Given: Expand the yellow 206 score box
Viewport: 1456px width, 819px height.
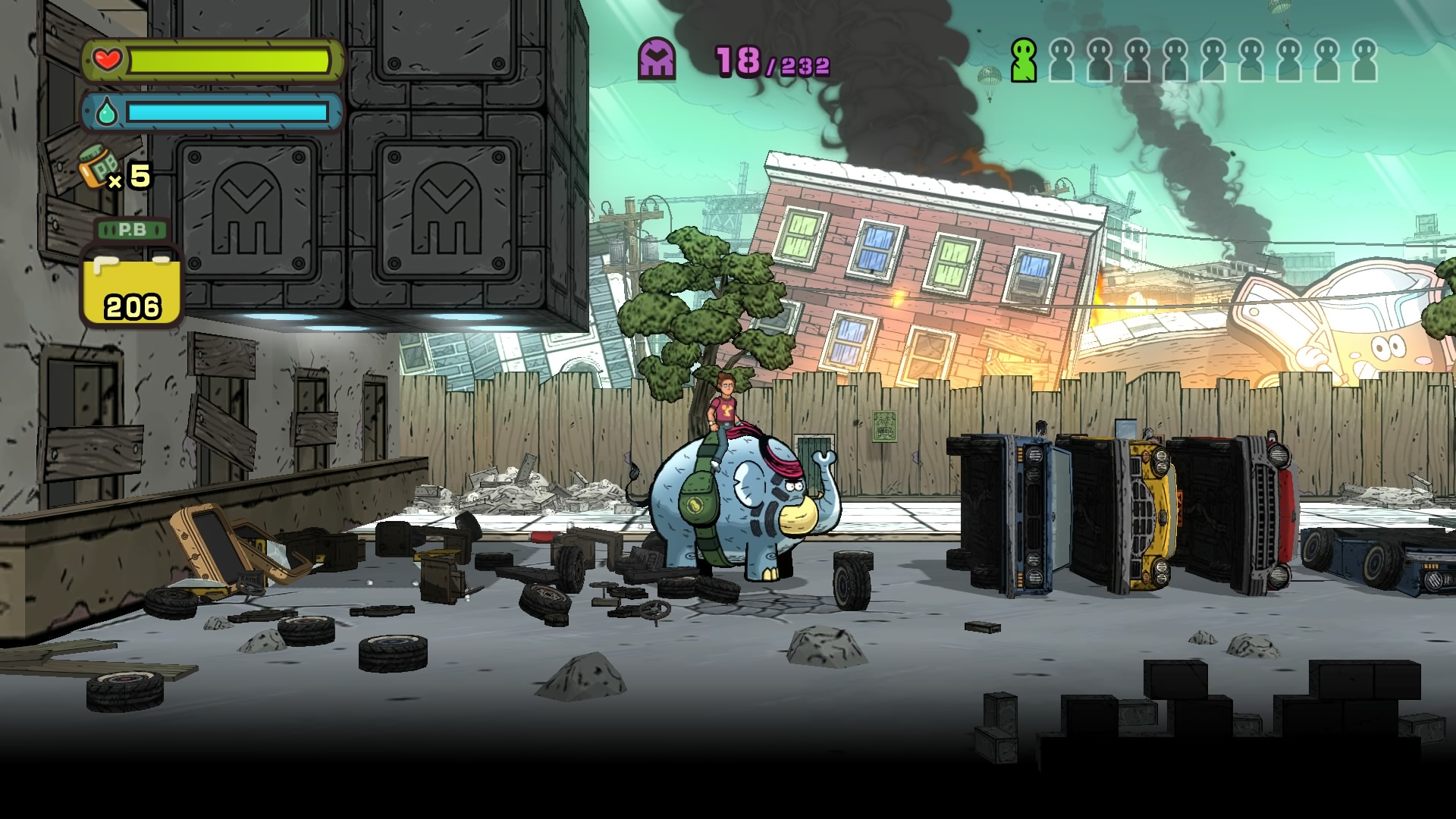Looking at the screenshot, I should (x=133, y=292).
